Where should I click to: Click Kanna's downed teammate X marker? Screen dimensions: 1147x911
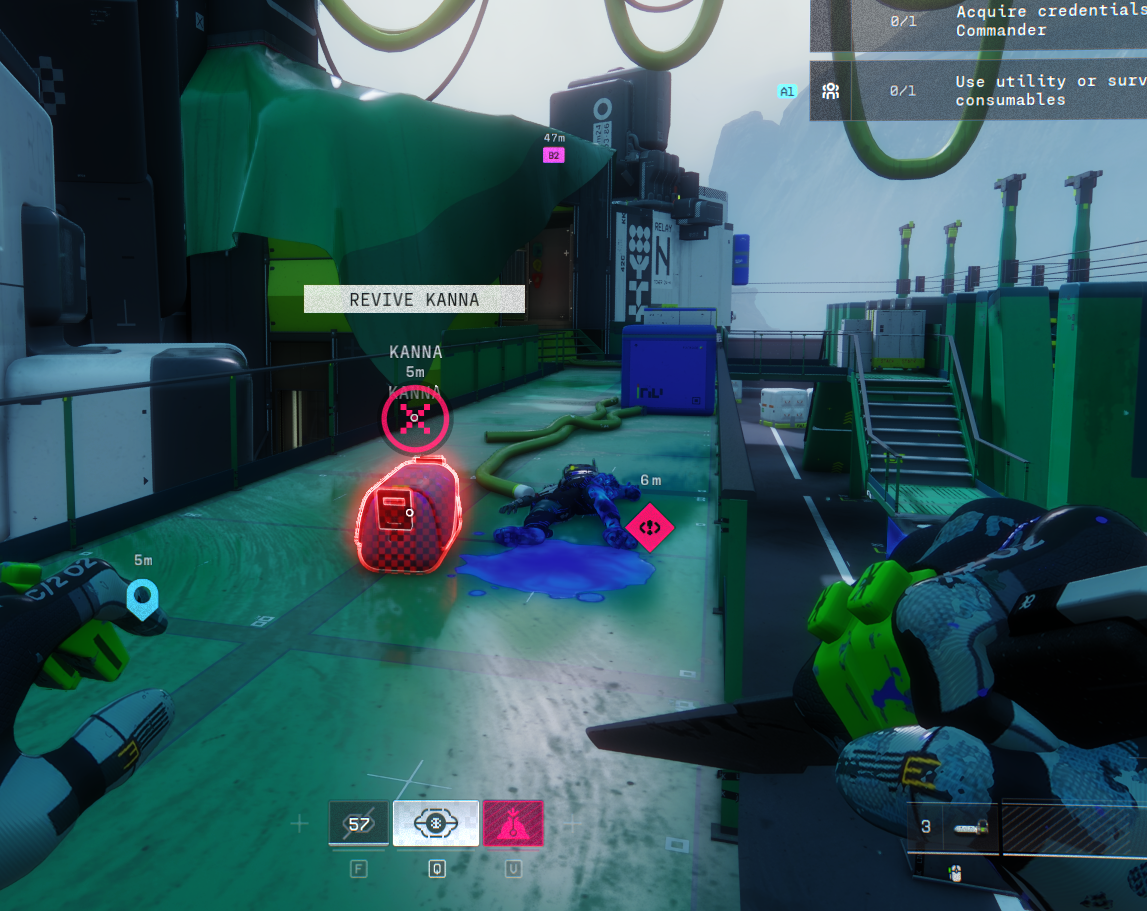pos(415,417)
